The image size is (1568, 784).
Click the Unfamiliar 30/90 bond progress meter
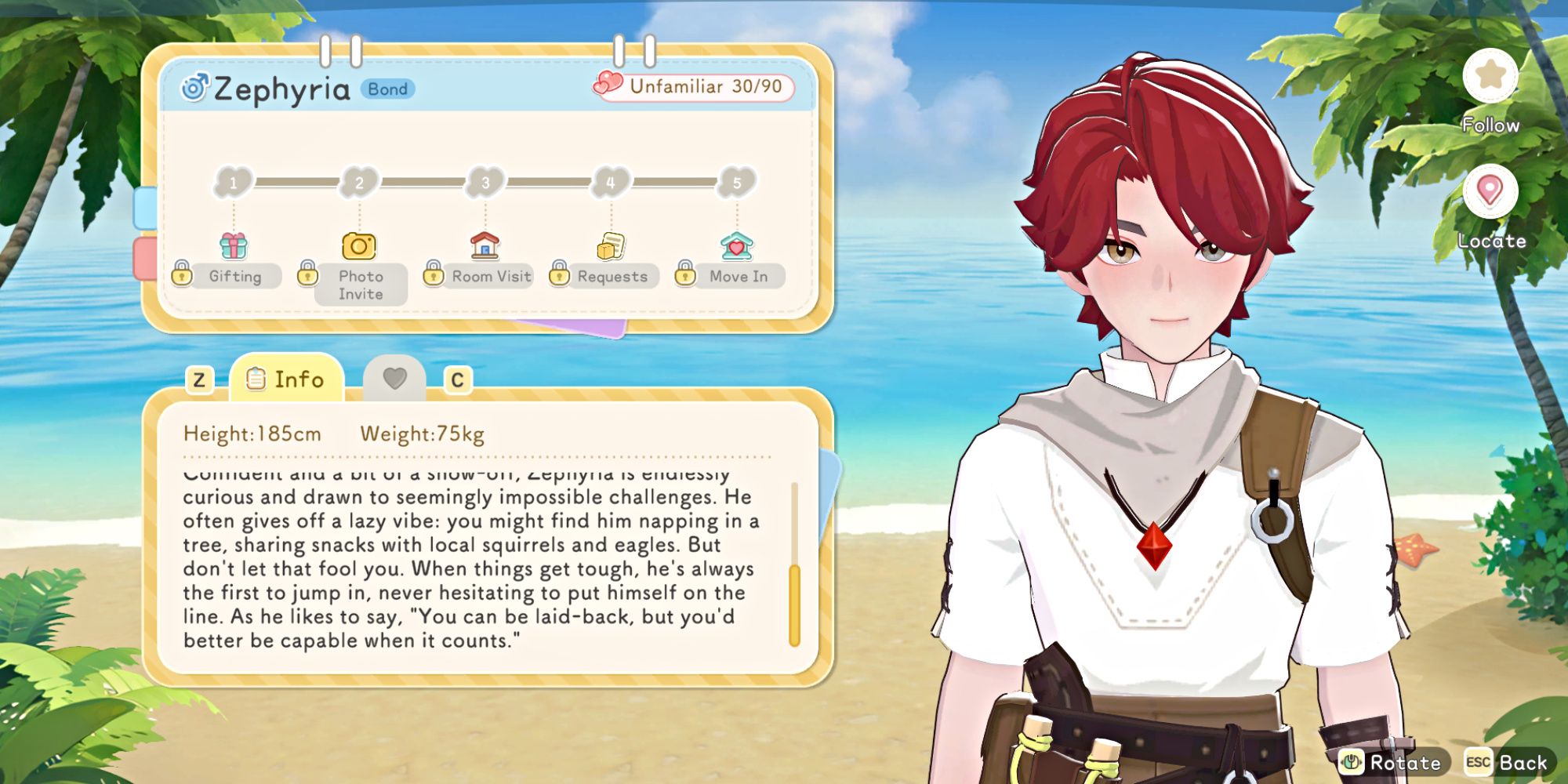[692, 88]
